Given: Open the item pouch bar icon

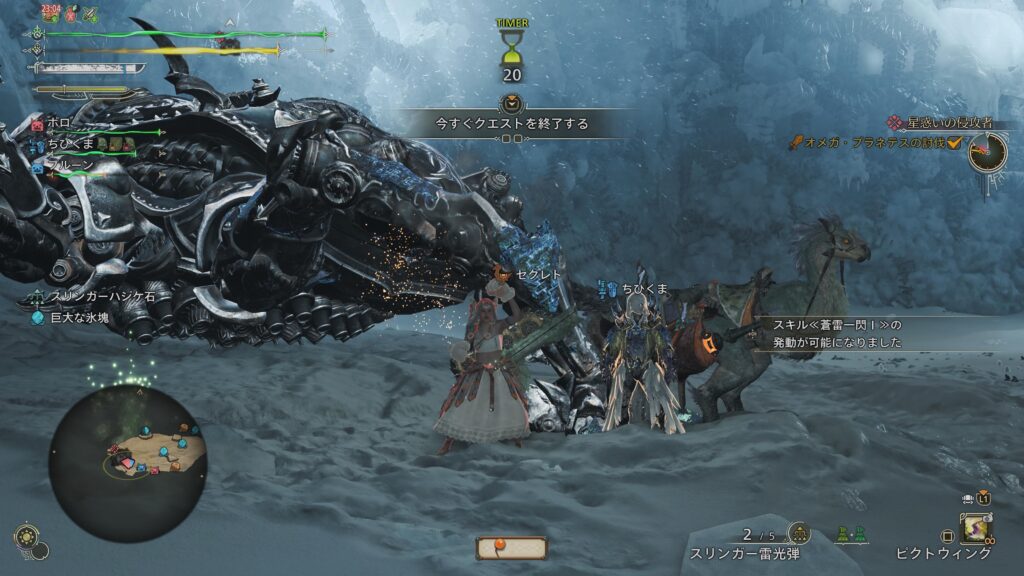Looking at the screenshot, I should click(512, 548).
